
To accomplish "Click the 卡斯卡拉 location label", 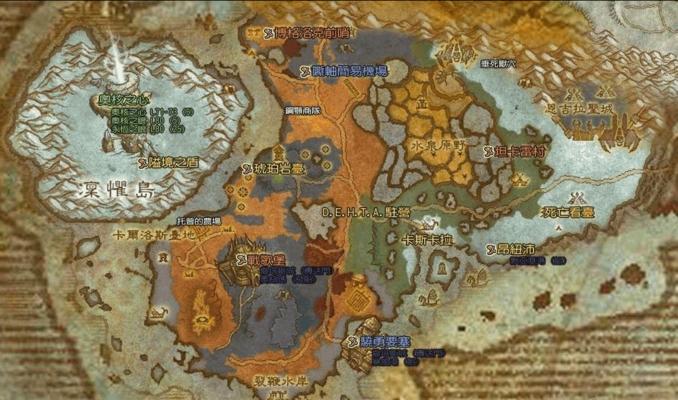I will pyautogui.click(x=428, y=240).
